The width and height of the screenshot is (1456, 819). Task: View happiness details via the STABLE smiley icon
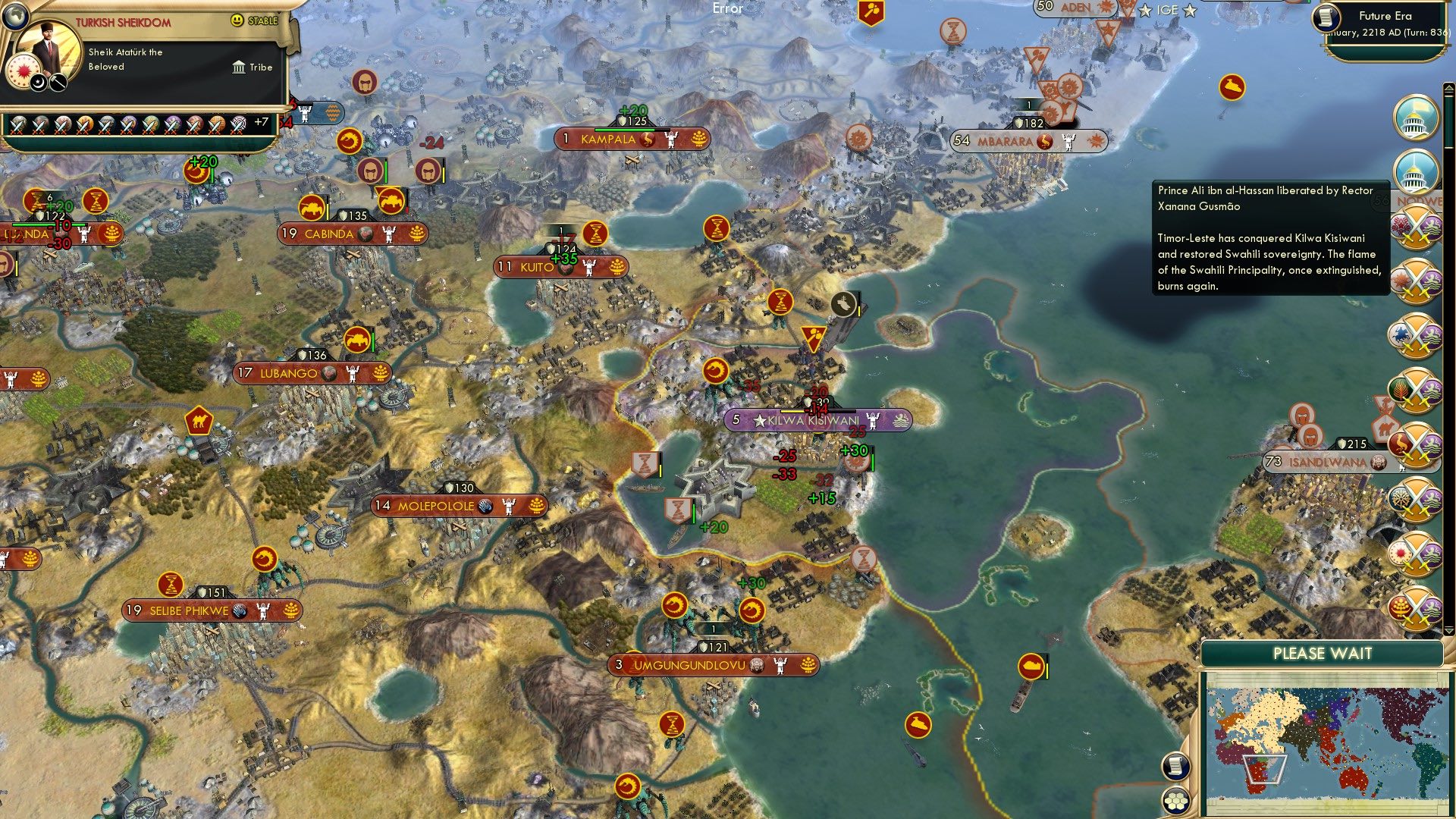[237, 20]
